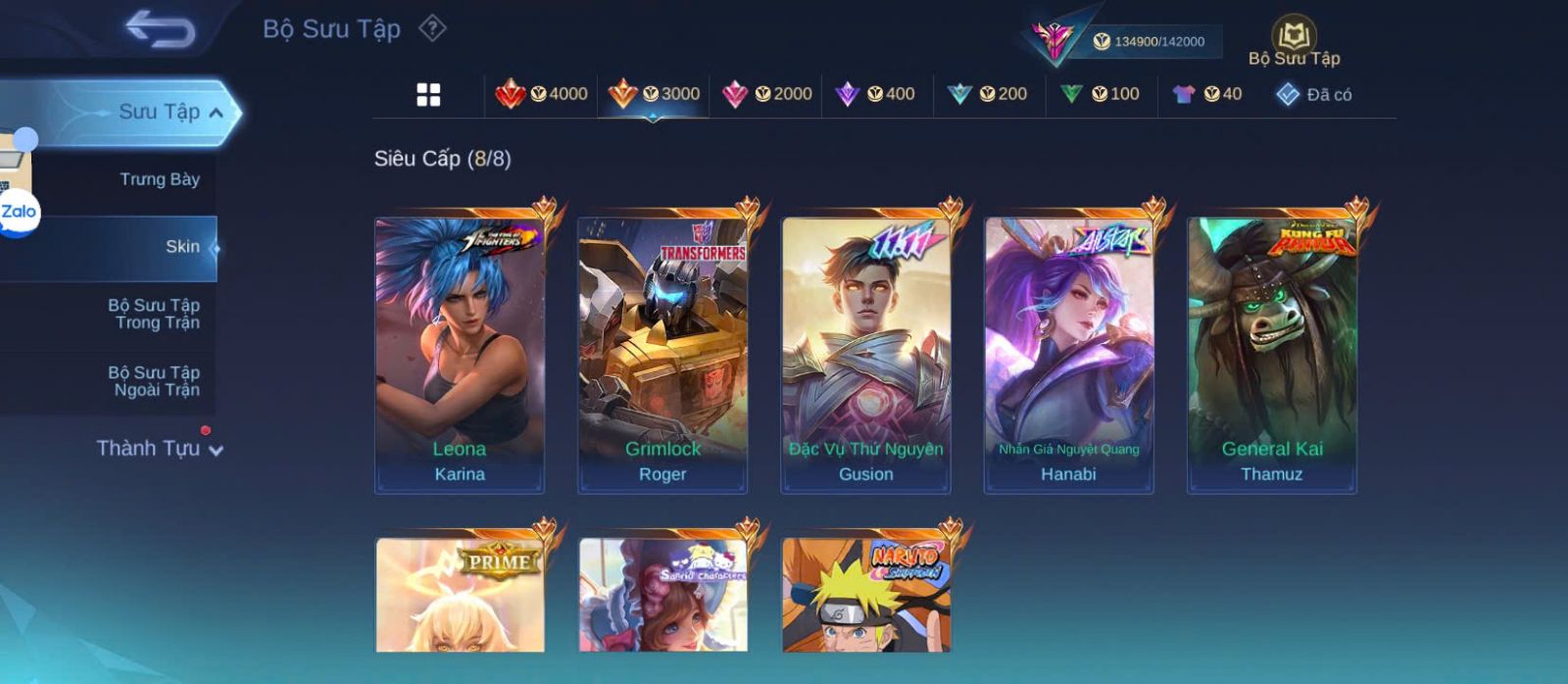This screenshot has height=684, width=1568.
Task: Switch to the 100 point tier tab
Action: (1100, 94)
